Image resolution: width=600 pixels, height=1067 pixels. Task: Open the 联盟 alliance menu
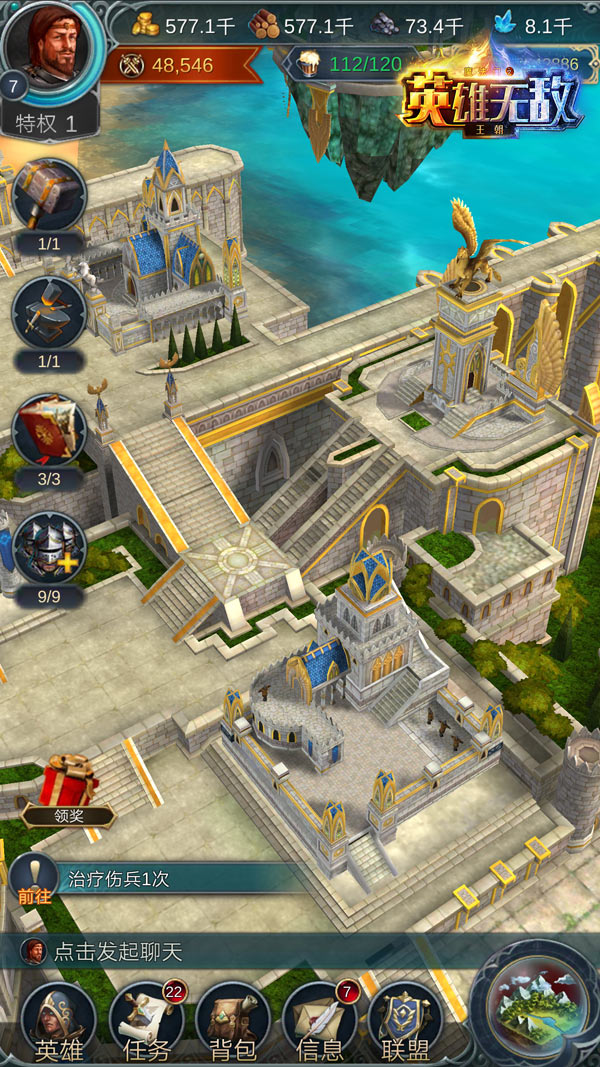click(x=405, y=1022)
